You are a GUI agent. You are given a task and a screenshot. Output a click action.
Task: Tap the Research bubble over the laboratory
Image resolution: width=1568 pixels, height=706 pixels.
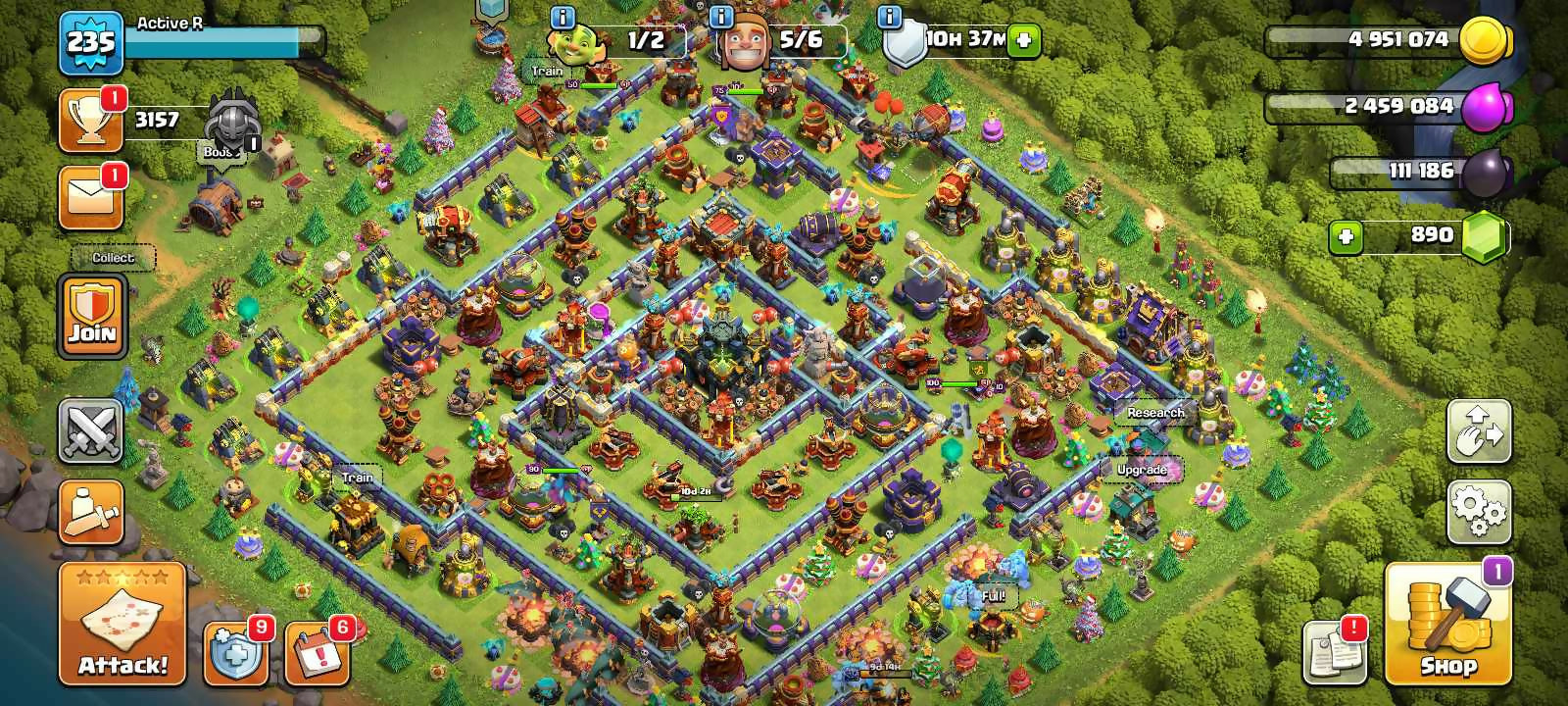tap(1155, 413)
